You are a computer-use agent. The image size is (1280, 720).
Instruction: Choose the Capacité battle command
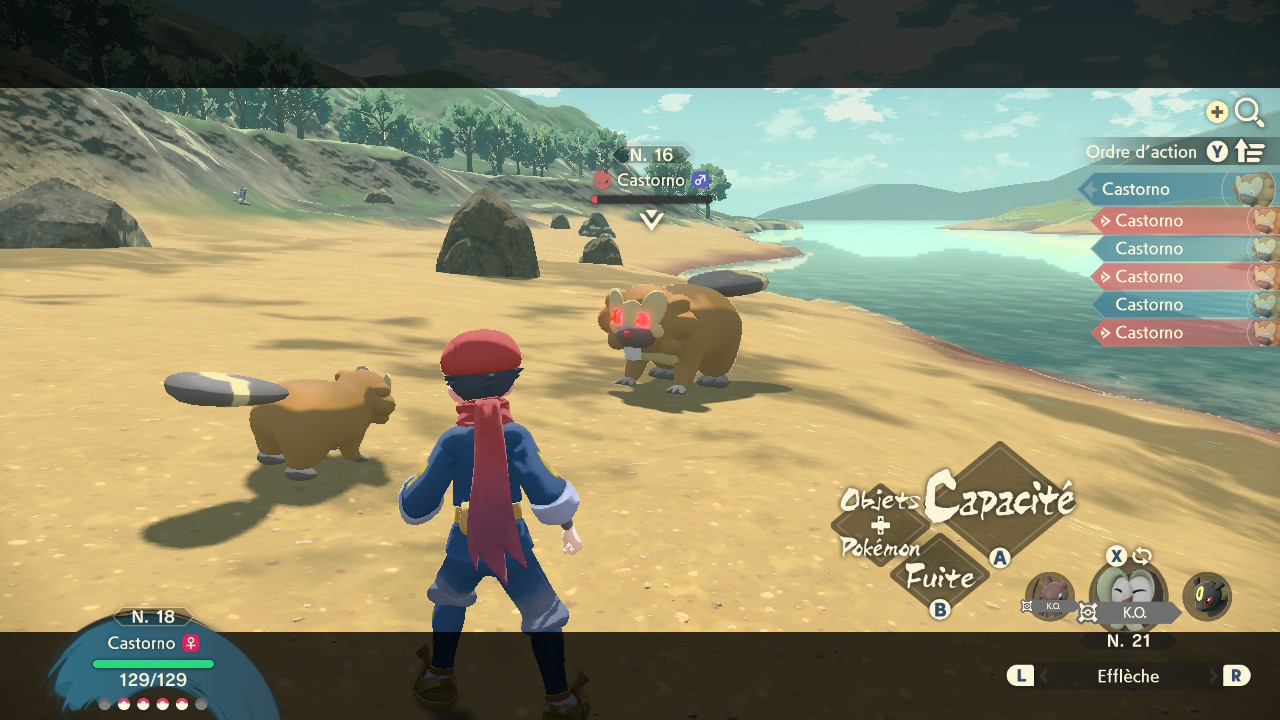coord(998,499)
